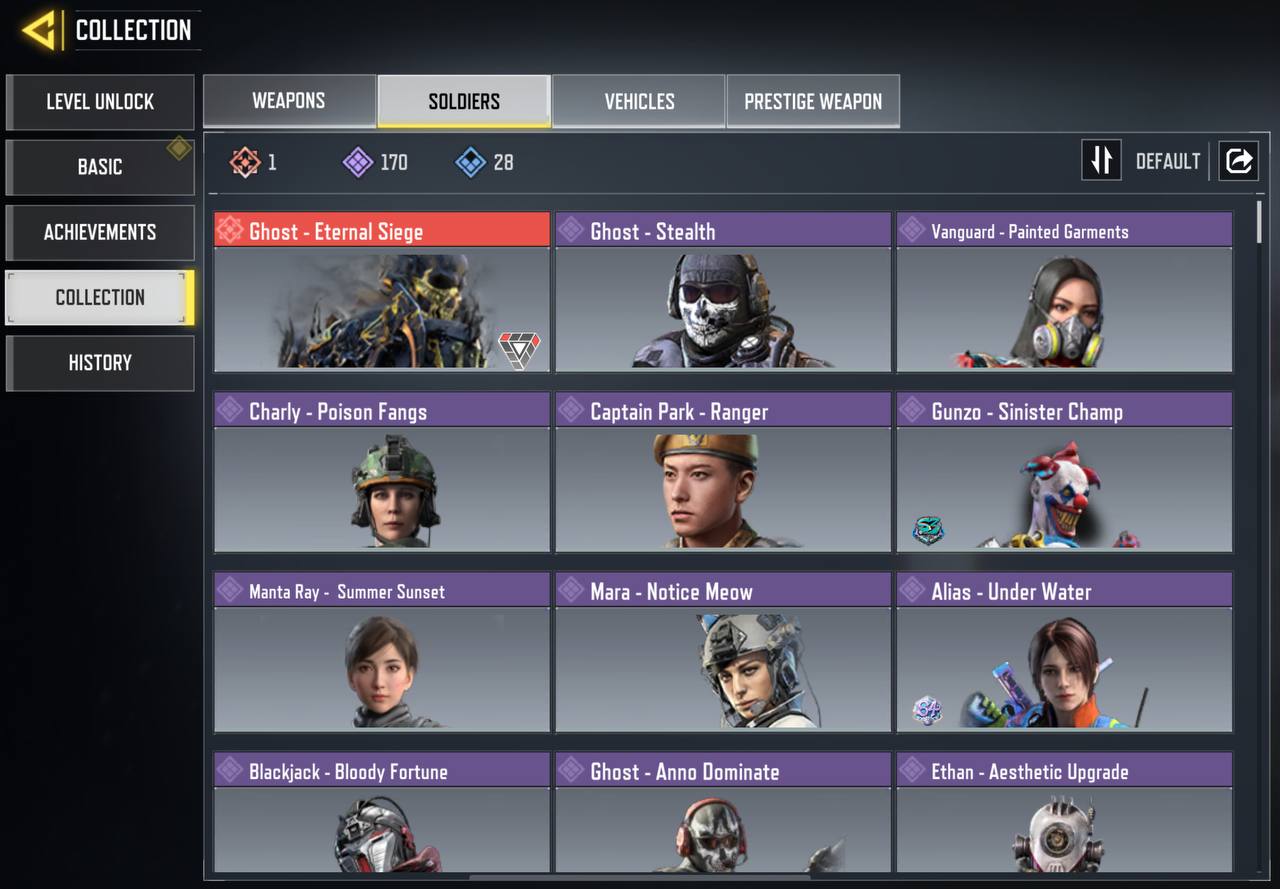Select Ghost - Eternal Siege skin
The image size is (1280, 889).
pos(382,291)
